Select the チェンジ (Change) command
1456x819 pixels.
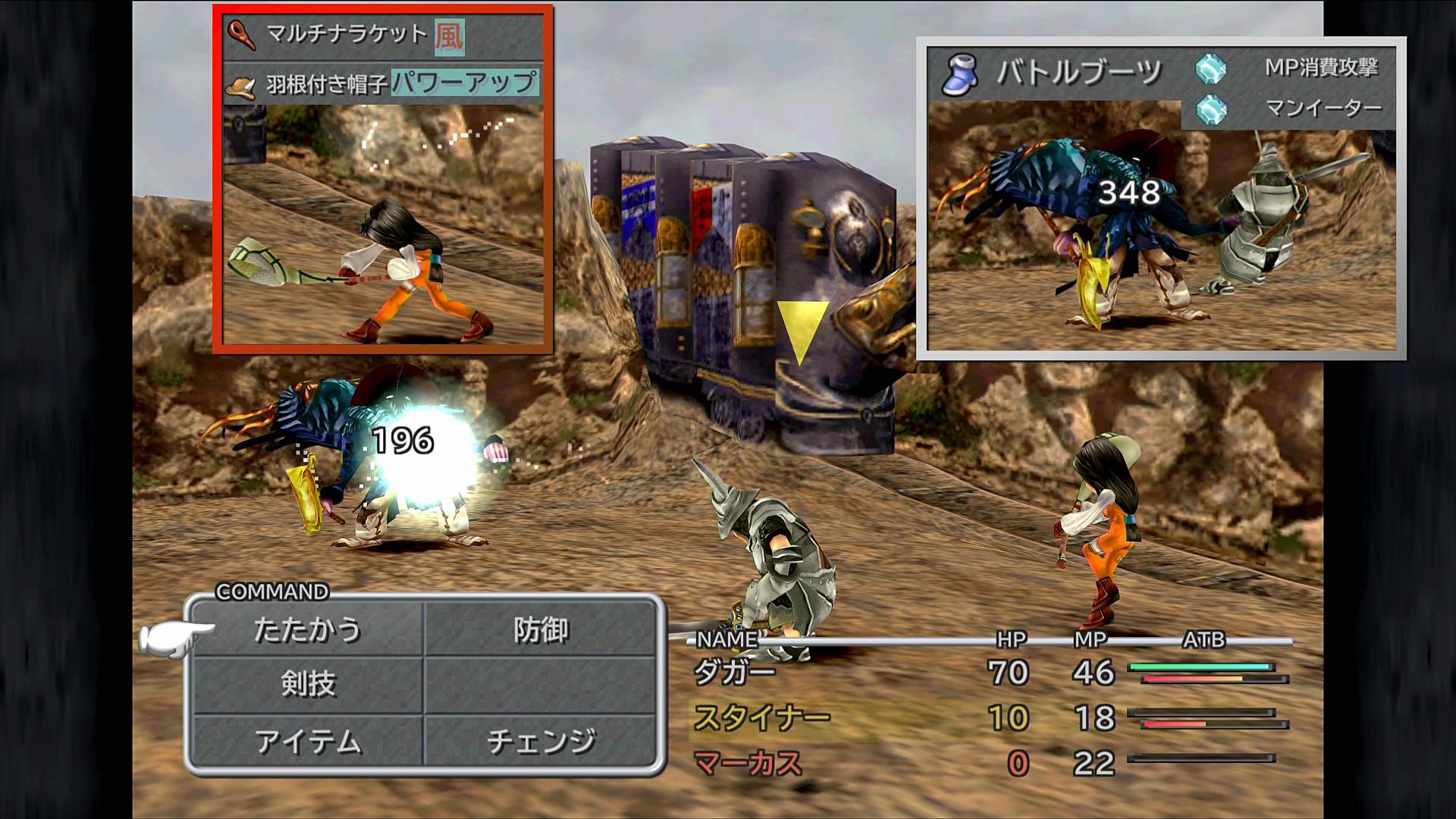click(x=540, y=741)
